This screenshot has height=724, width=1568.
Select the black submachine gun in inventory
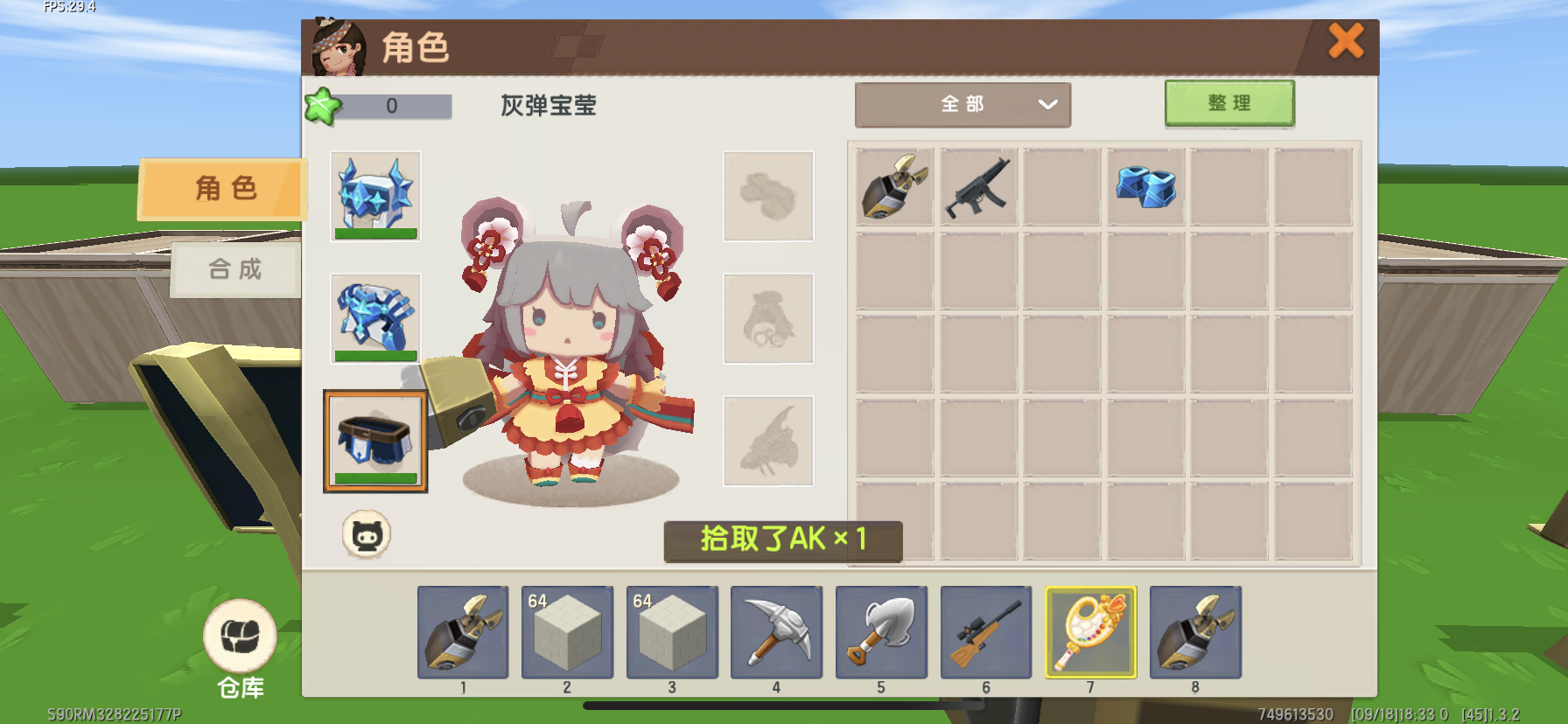coord(977,187)
